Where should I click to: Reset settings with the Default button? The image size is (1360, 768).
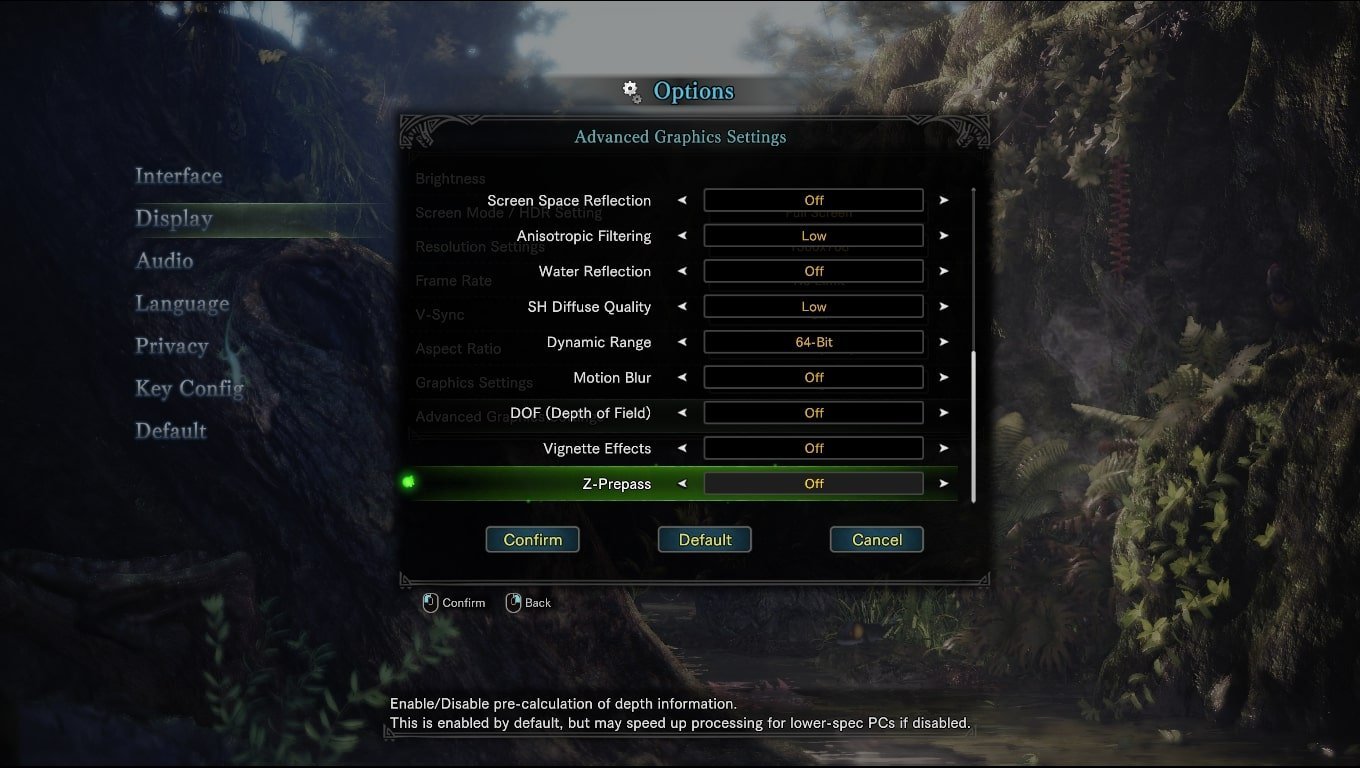click(x=705, y=540)
